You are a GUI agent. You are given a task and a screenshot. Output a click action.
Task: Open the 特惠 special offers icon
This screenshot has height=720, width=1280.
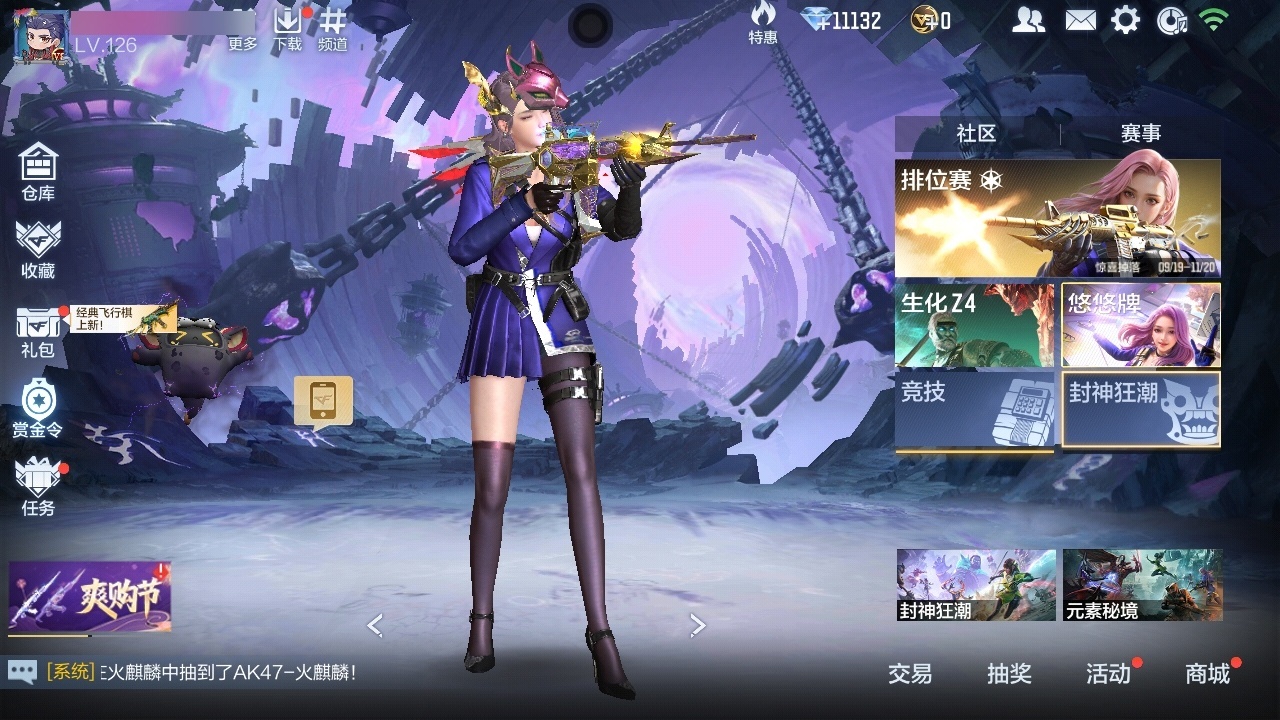tap(763, 23)
